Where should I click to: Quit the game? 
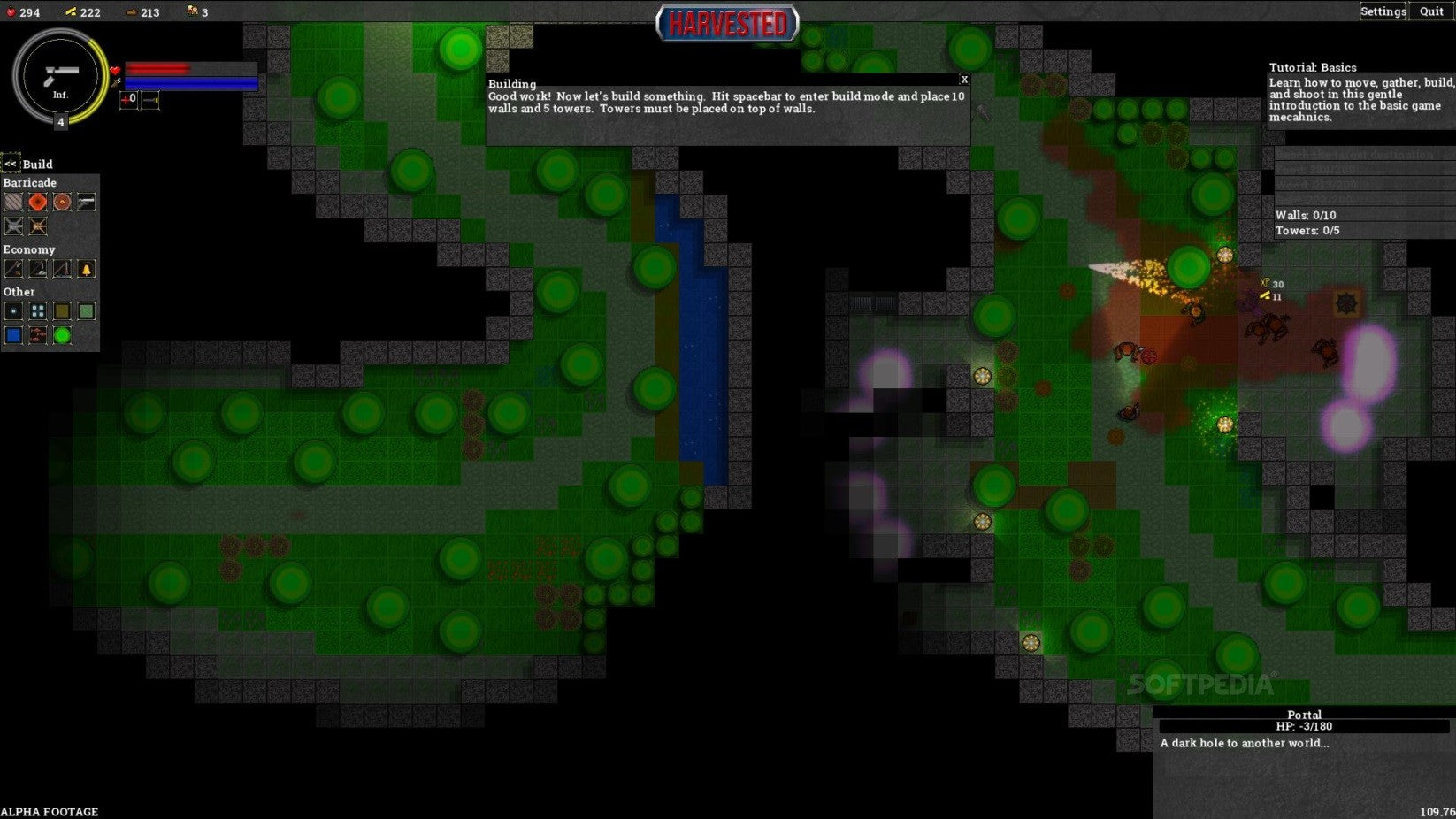(x=1431, y=11)
